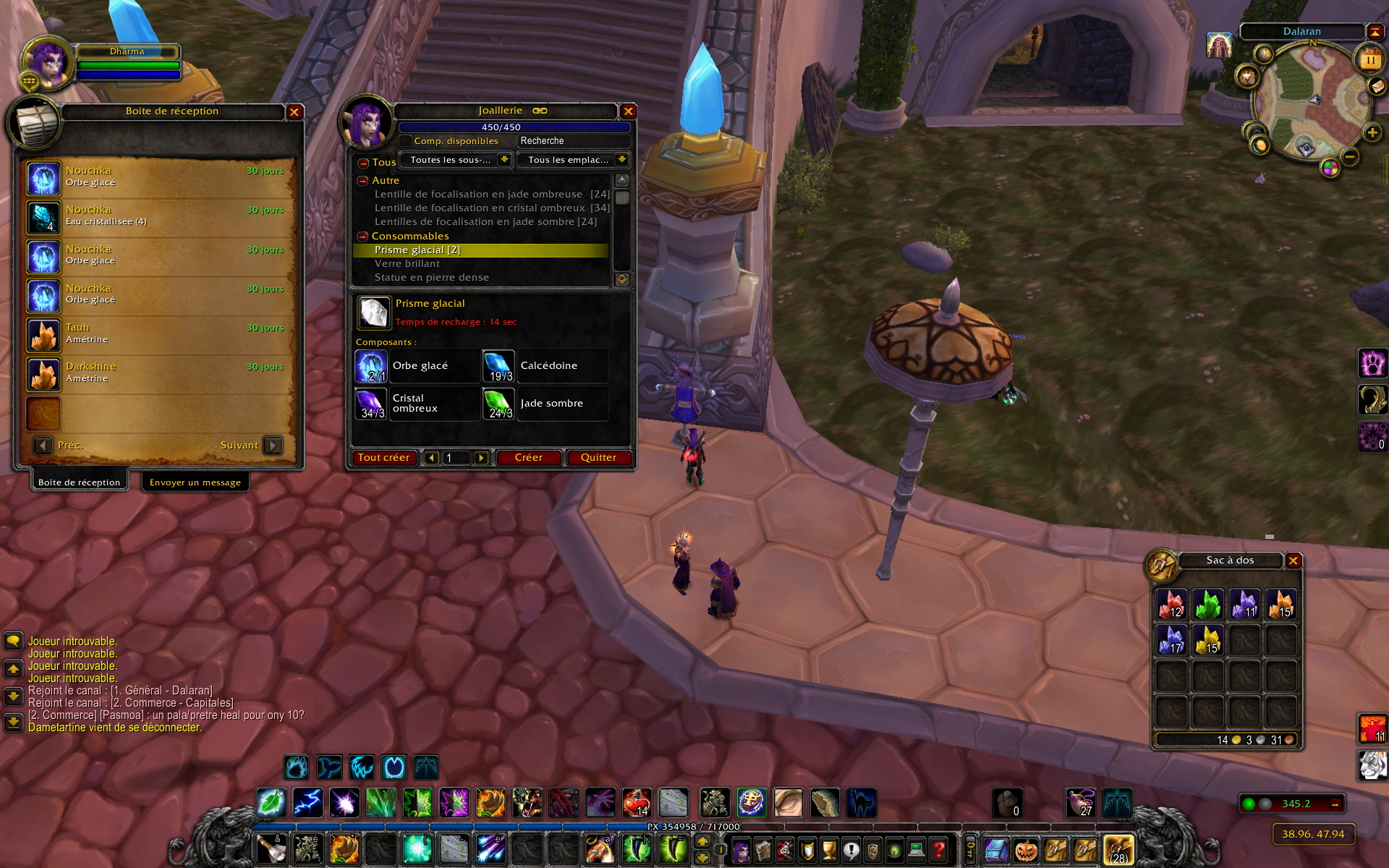Toggle the Comp. disponibles checkbox

coord(406,141)
